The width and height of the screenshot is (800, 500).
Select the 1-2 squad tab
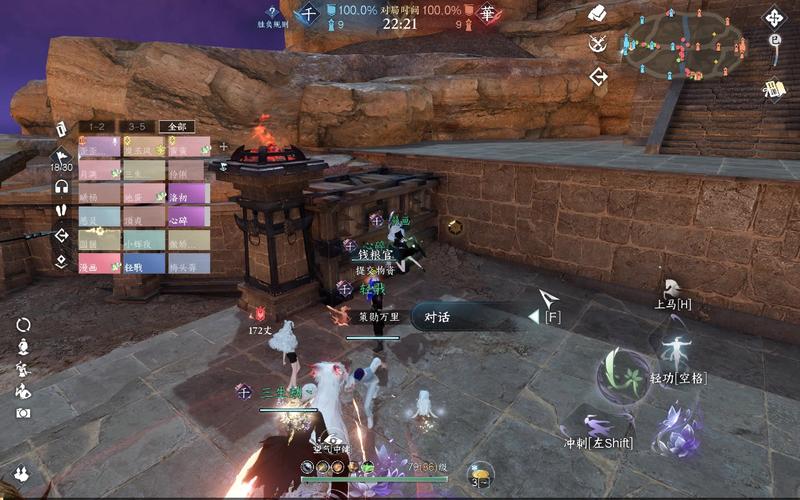(97, 127)
